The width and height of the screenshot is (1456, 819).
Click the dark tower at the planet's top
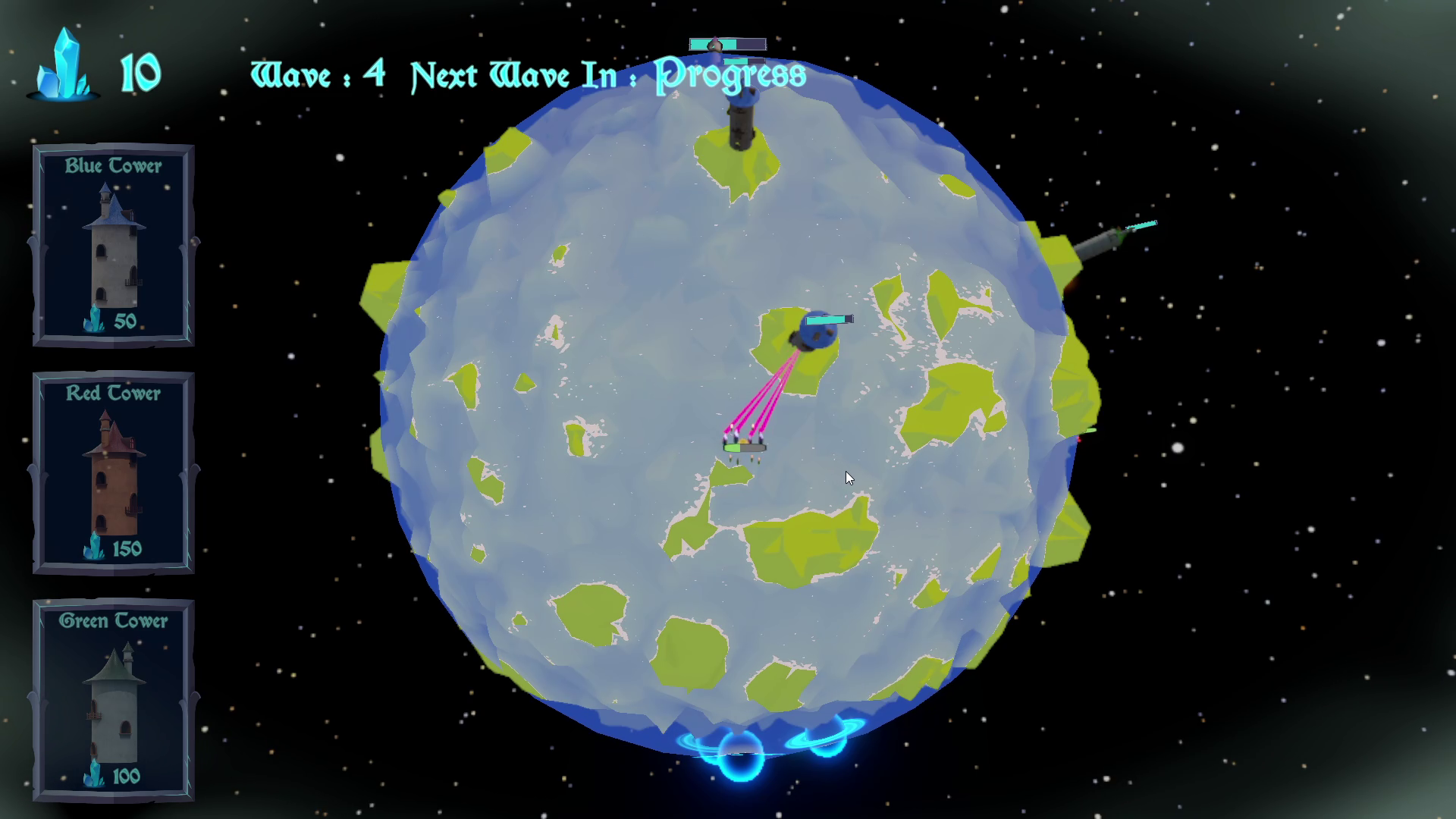coord(739,121)
